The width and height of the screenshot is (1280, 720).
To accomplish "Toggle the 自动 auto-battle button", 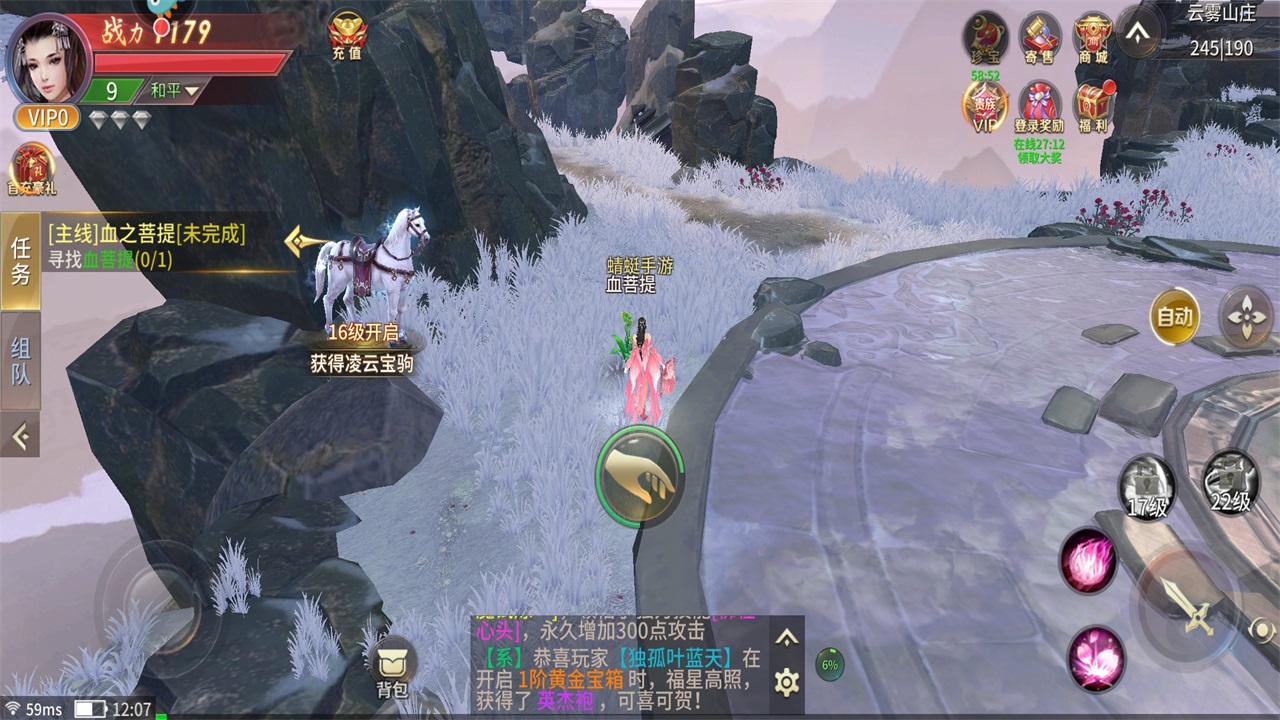I will coord(1174,317).
